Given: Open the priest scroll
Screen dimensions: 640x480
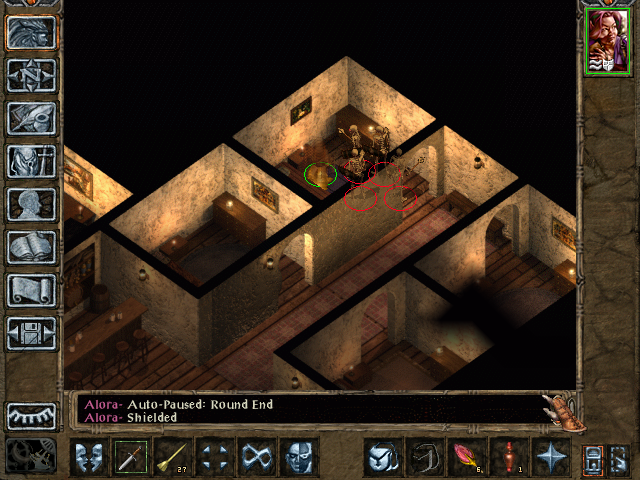Looking at the screenshot, I should [x=31, y=290].
